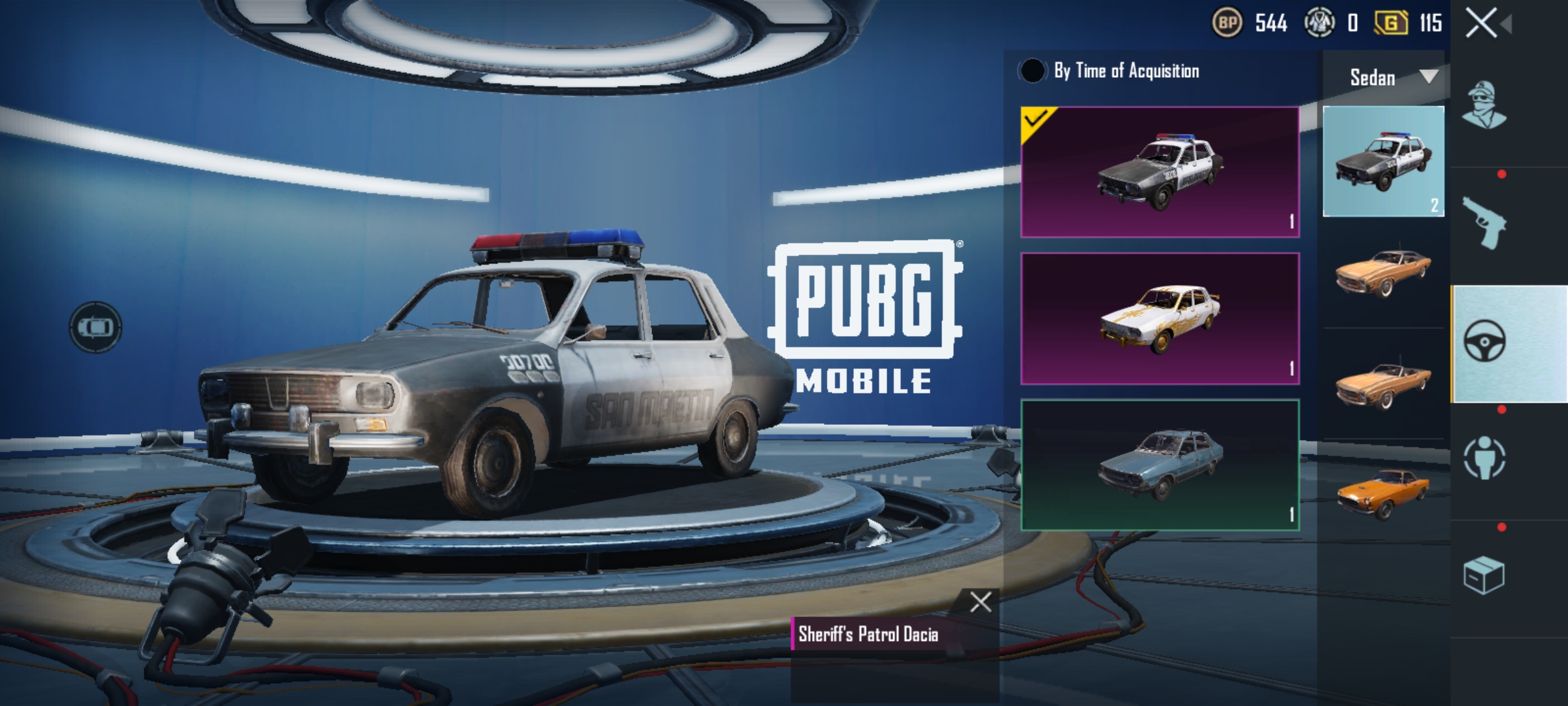Select the orange hardtop Mirado vehicle
This screenshot has height=706, width=1568.
[x=1383, y=273]
